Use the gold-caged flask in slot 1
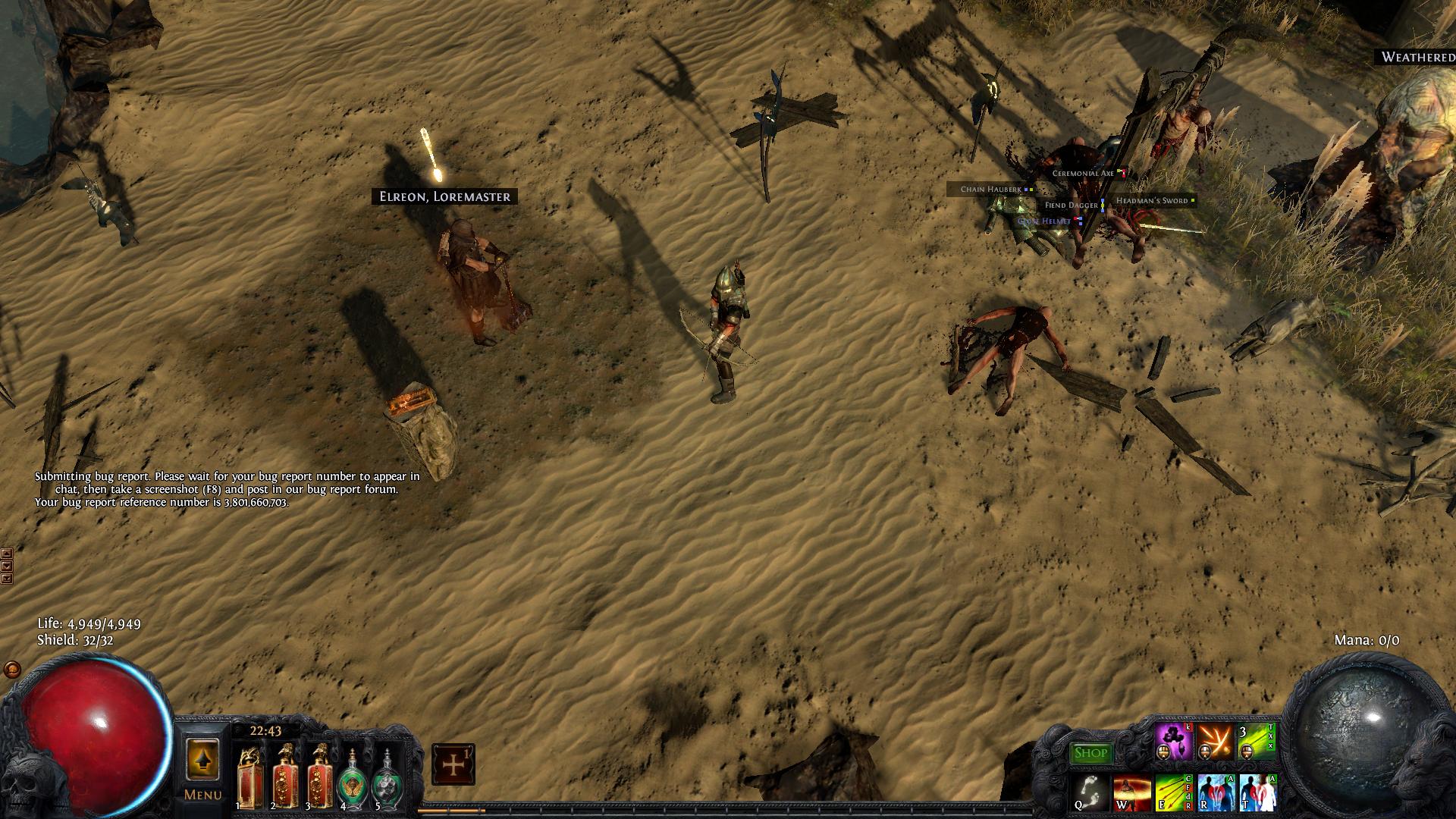 click(250, 777)
